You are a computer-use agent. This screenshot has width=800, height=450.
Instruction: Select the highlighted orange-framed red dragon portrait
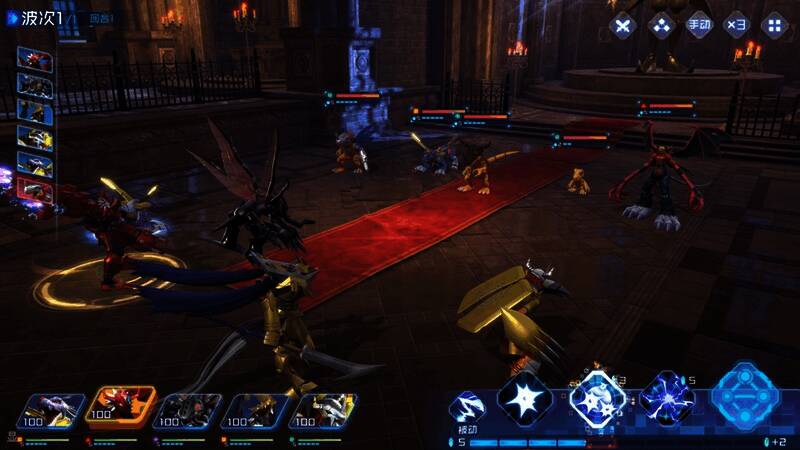pos(121,407)
